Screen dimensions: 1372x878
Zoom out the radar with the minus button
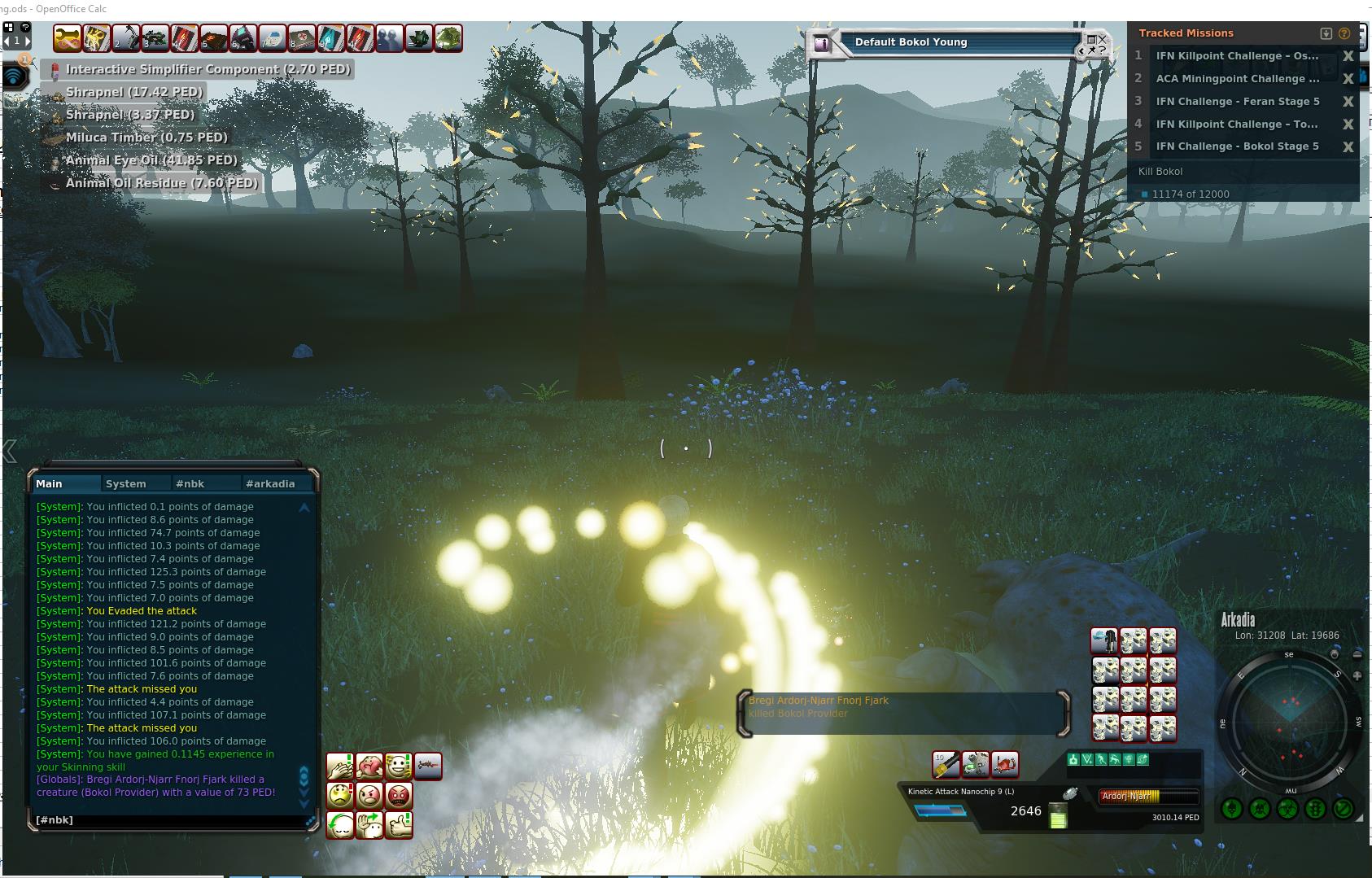(1357, 654)
